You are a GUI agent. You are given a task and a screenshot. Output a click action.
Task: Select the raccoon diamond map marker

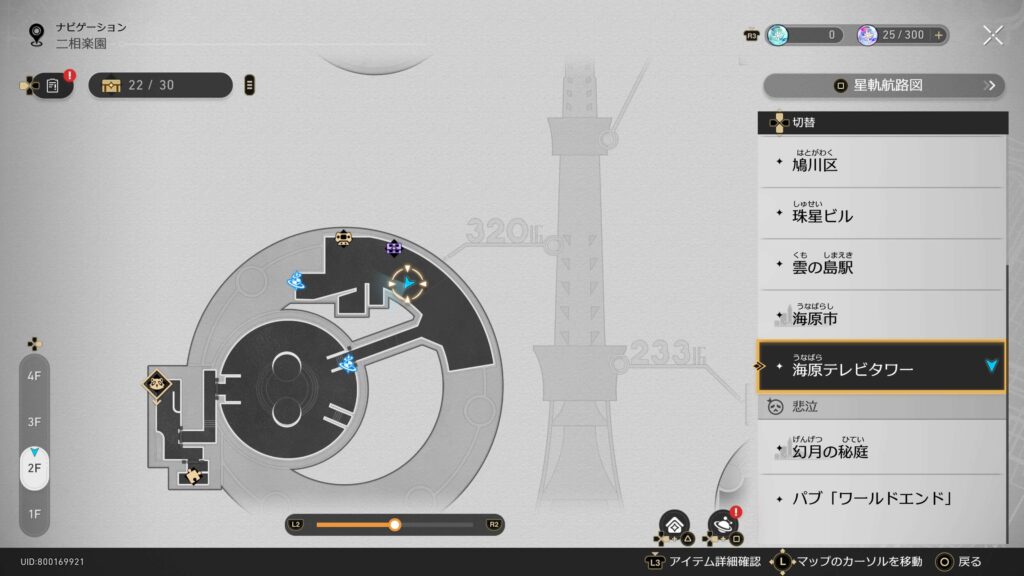(157, 382)
